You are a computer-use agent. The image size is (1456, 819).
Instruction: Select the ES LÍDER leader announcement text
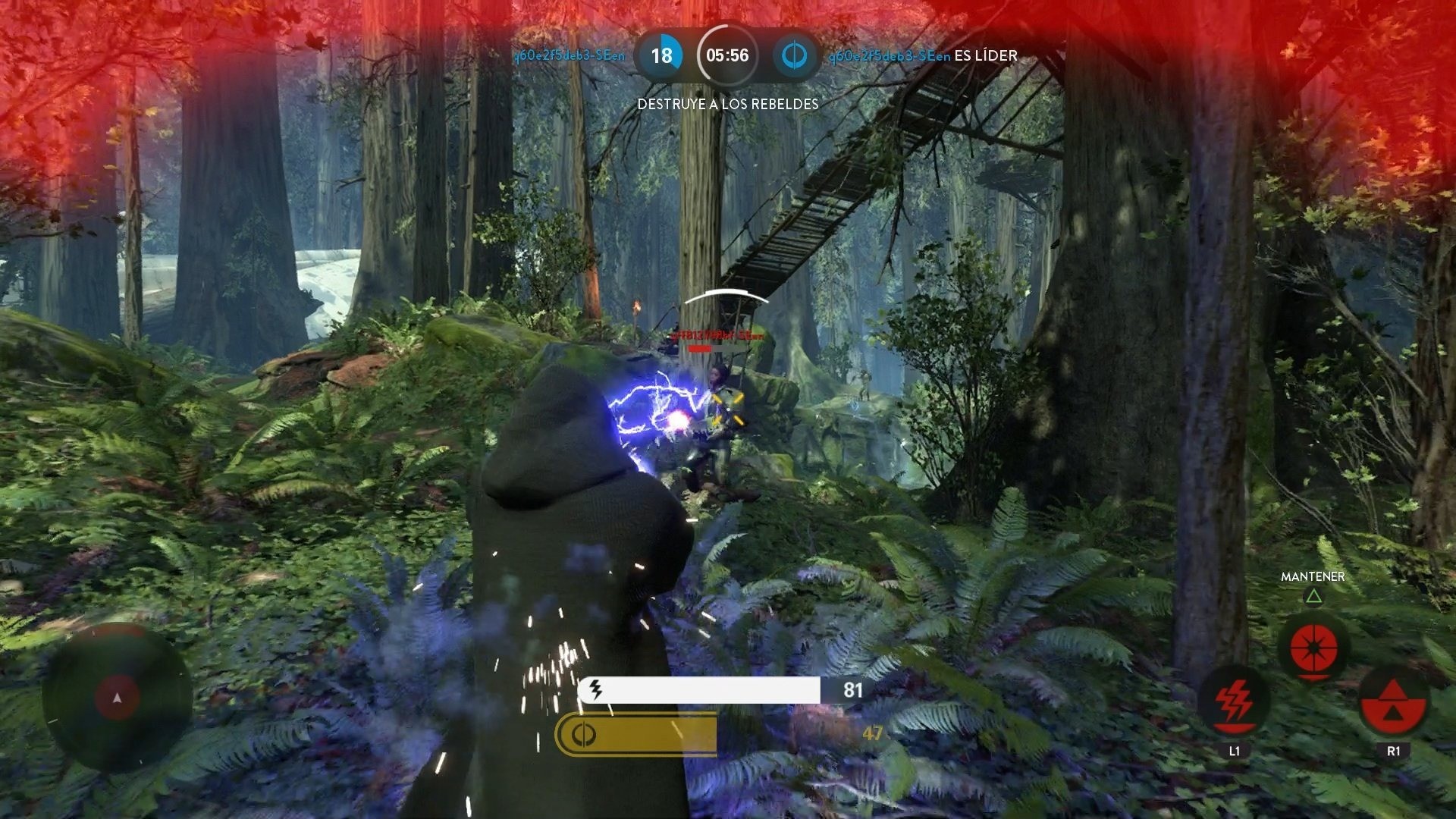click(x=986, y=55)
